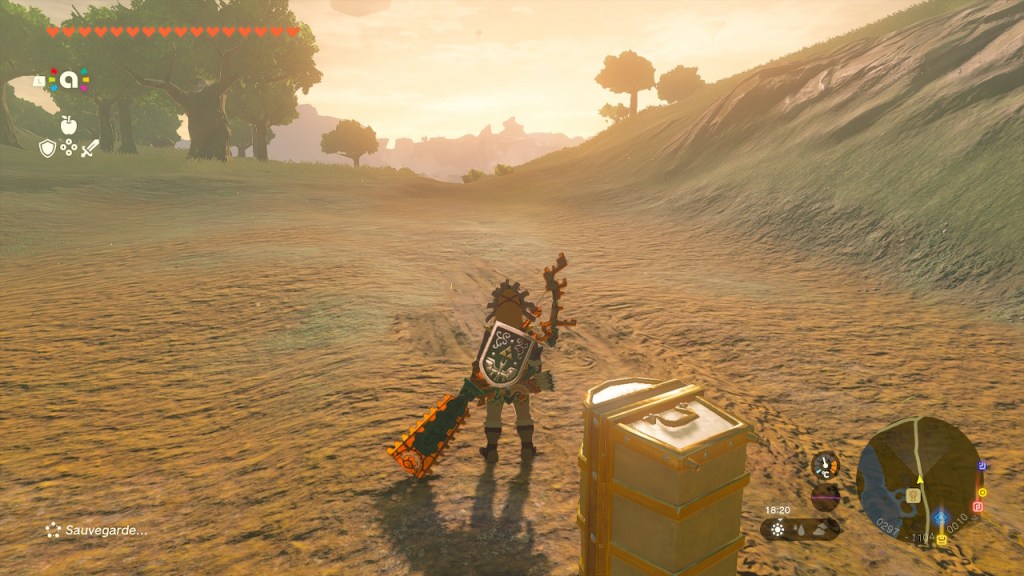Click the red marker on minimap edge
Viewport: 1024px width, 576px height.
click(977, 507)
